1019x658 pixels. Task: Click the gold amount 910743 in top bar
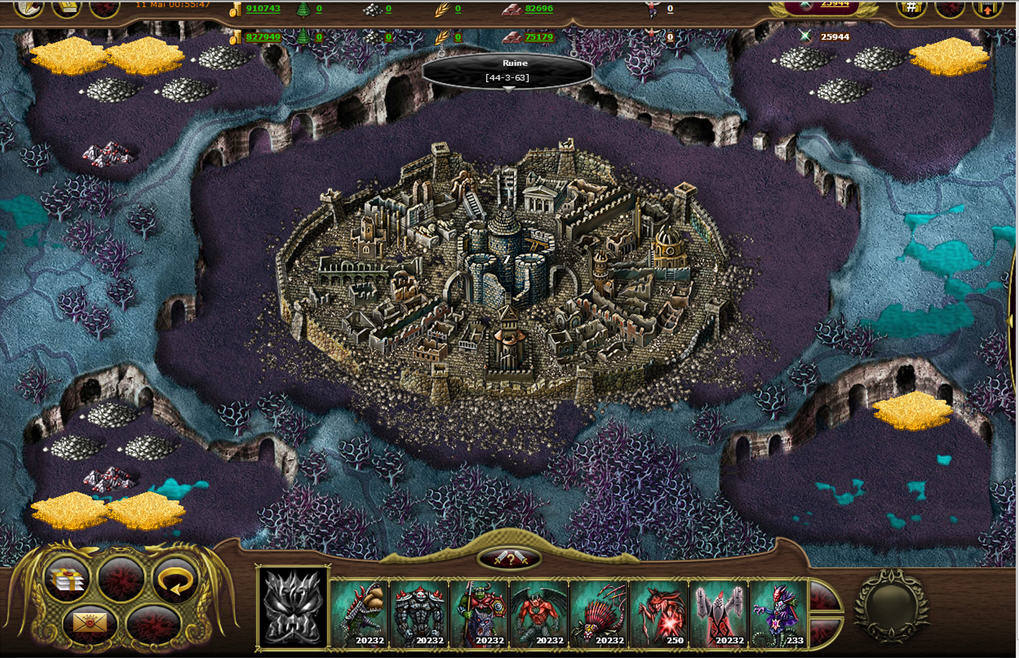click(x=262, y=9)
